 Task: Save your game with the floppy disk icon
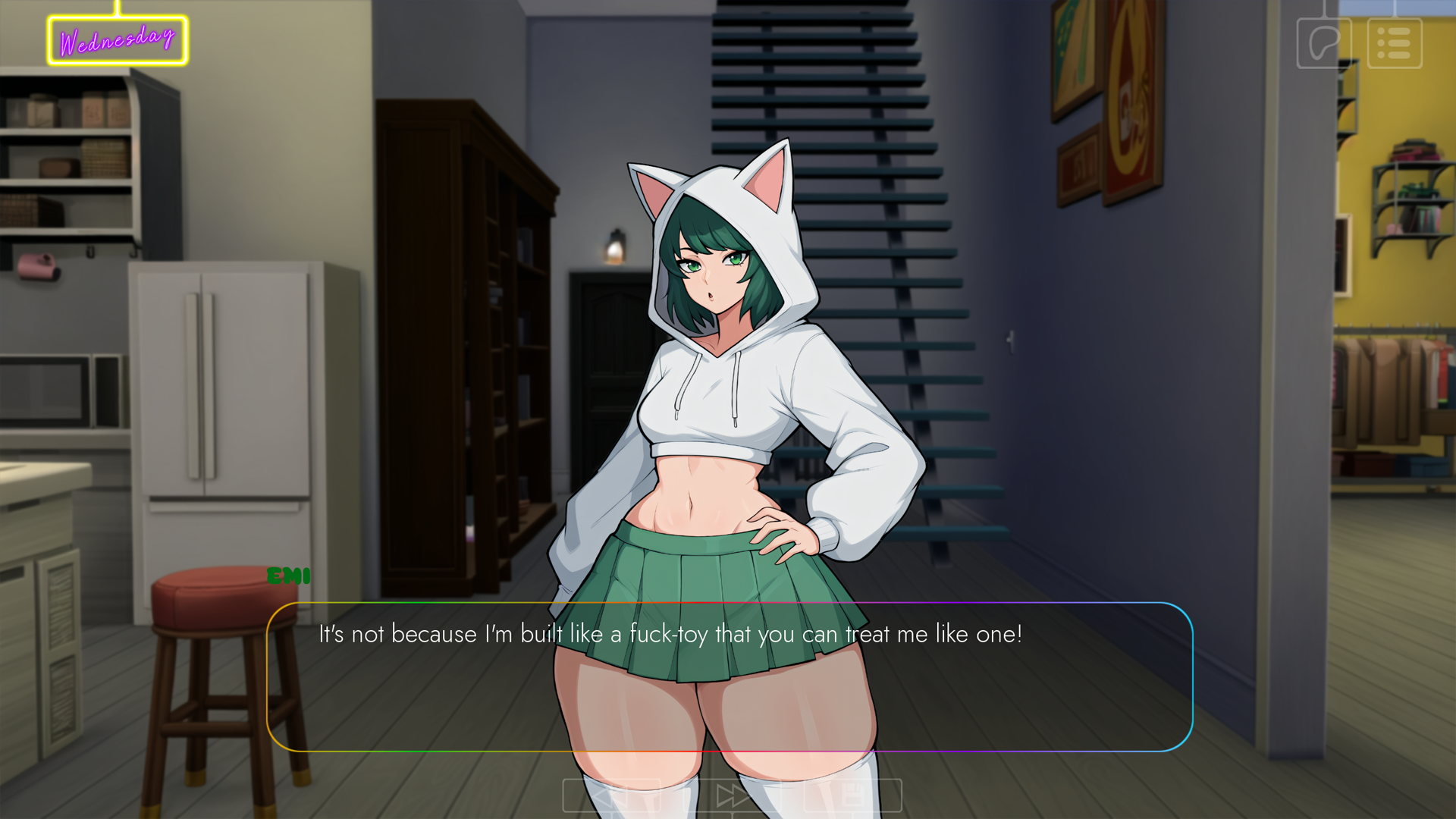point(852,796)
